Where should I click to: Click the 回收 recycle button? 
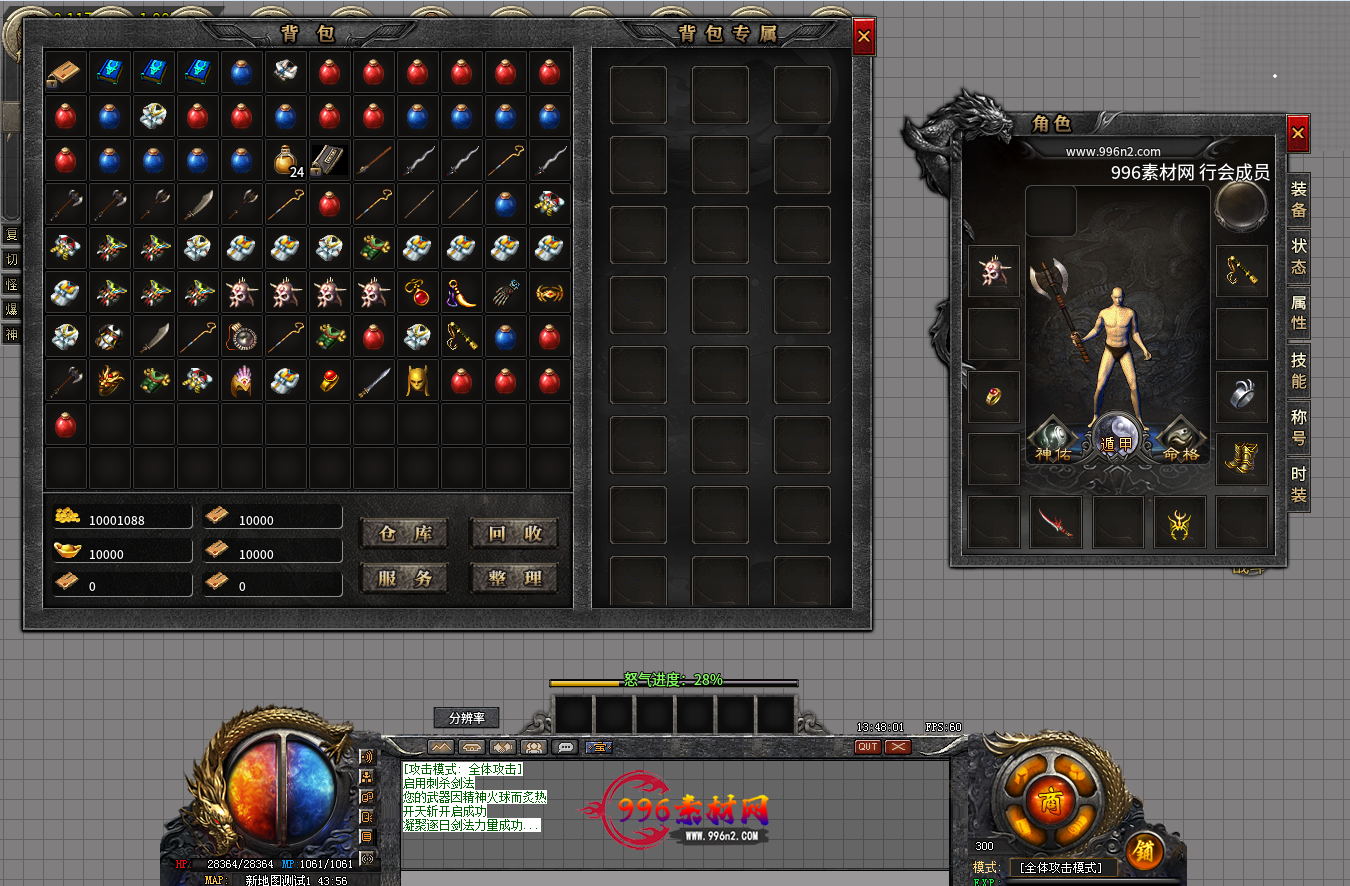pos(514,534)
